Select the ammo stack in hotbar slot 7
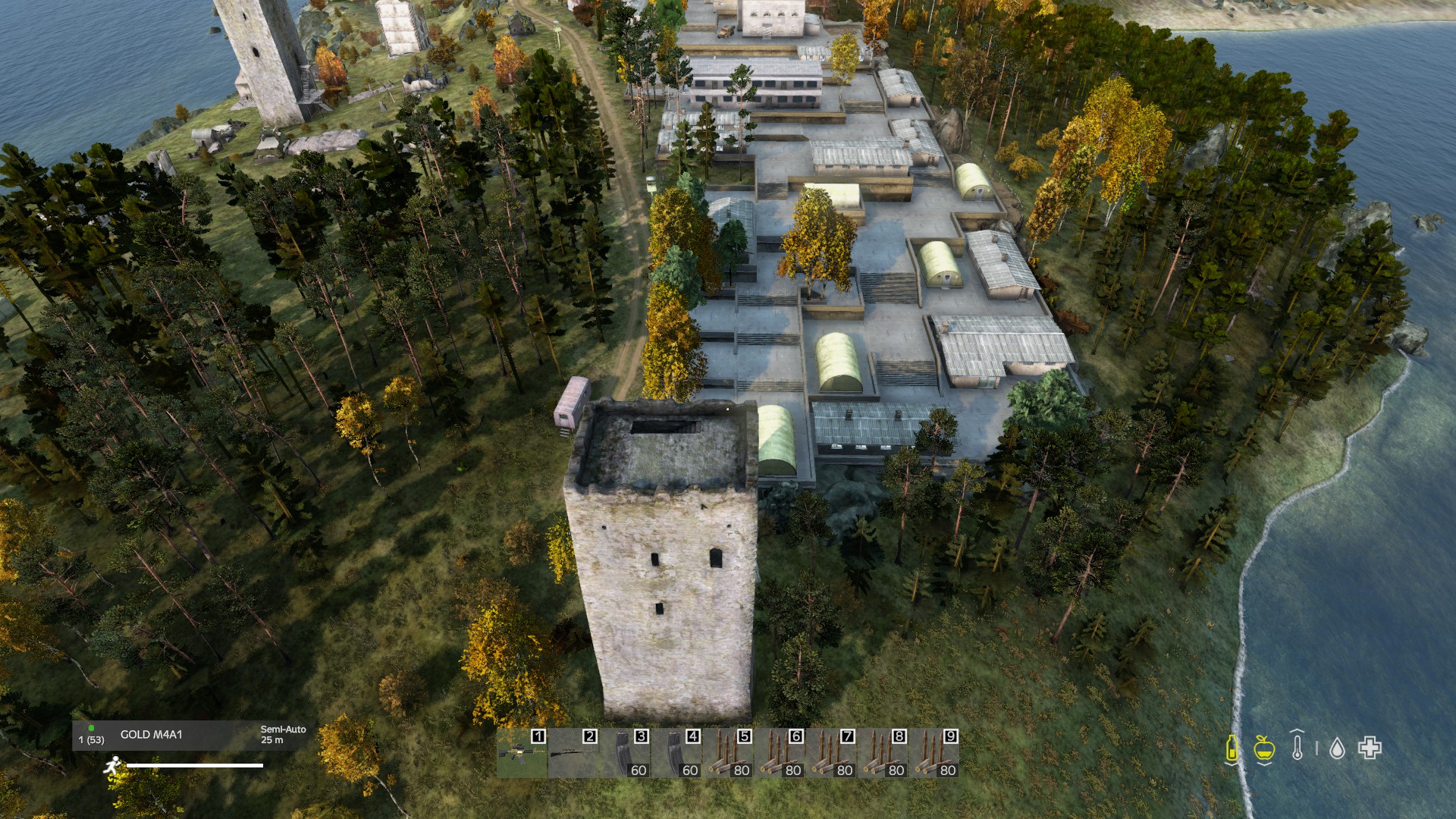 tap(831, 753)
